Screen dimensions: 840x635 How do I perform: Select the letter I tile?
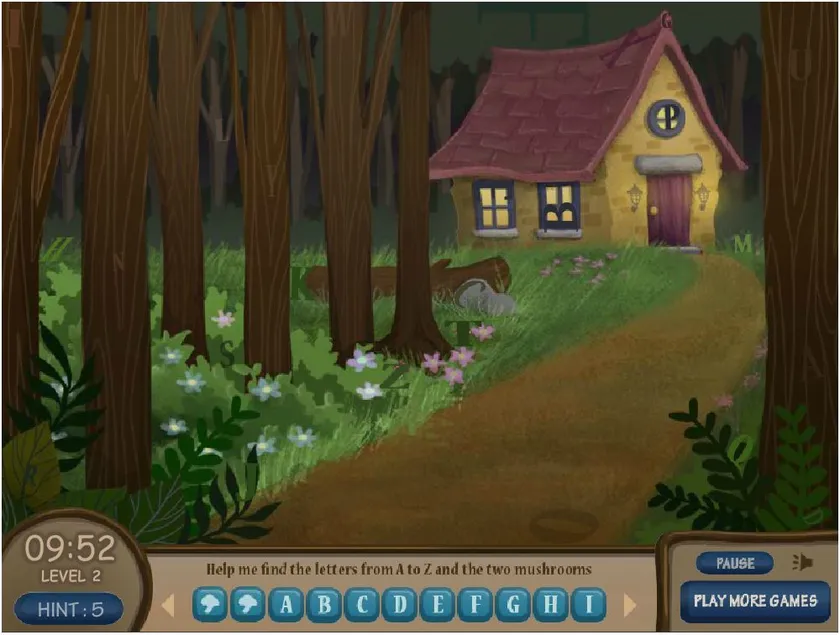coord(590,604)
